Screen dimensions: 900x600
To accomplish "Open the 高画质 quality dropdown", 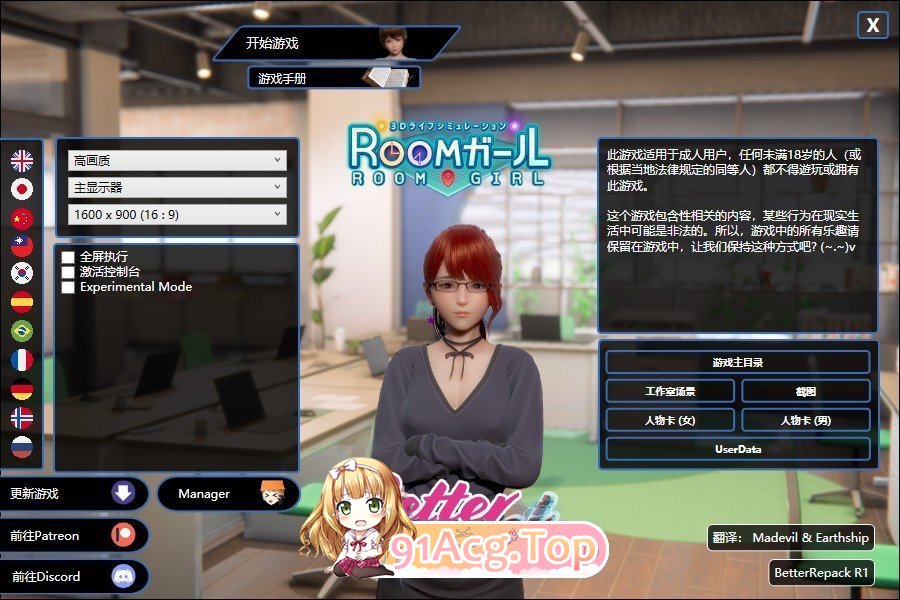I will (x=177, y=160).
